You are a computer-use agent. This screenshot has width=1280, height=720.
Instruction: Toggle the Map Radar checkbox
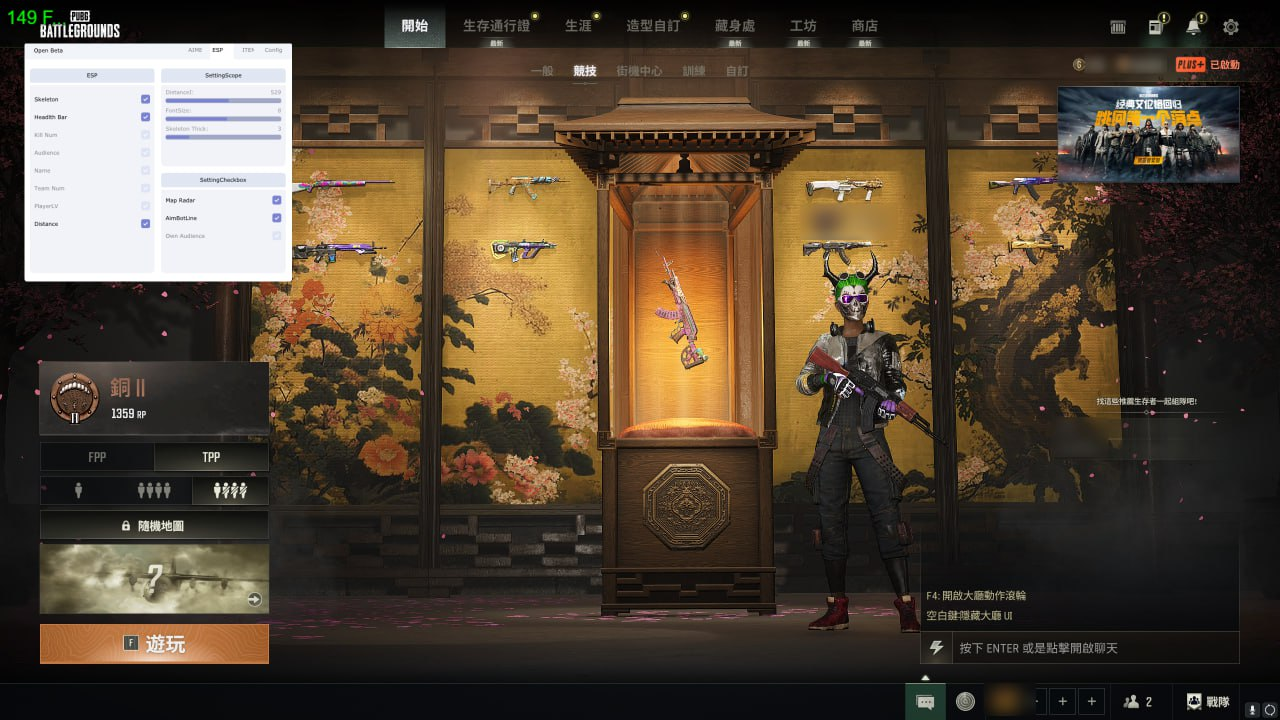pos(277,199)
